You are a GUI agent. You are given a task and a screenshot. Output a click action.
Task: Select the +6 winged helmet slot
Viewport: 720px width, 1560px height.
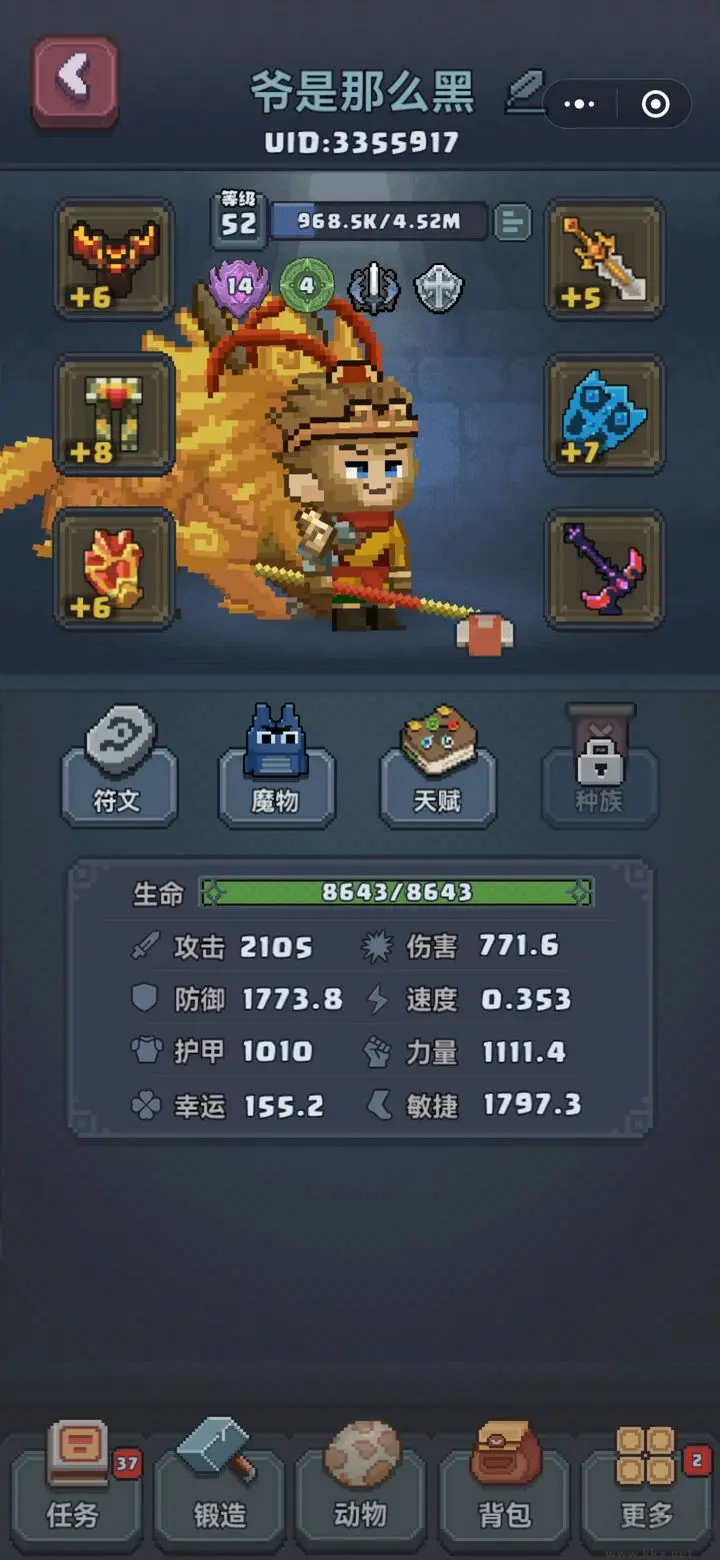point(114,260)
